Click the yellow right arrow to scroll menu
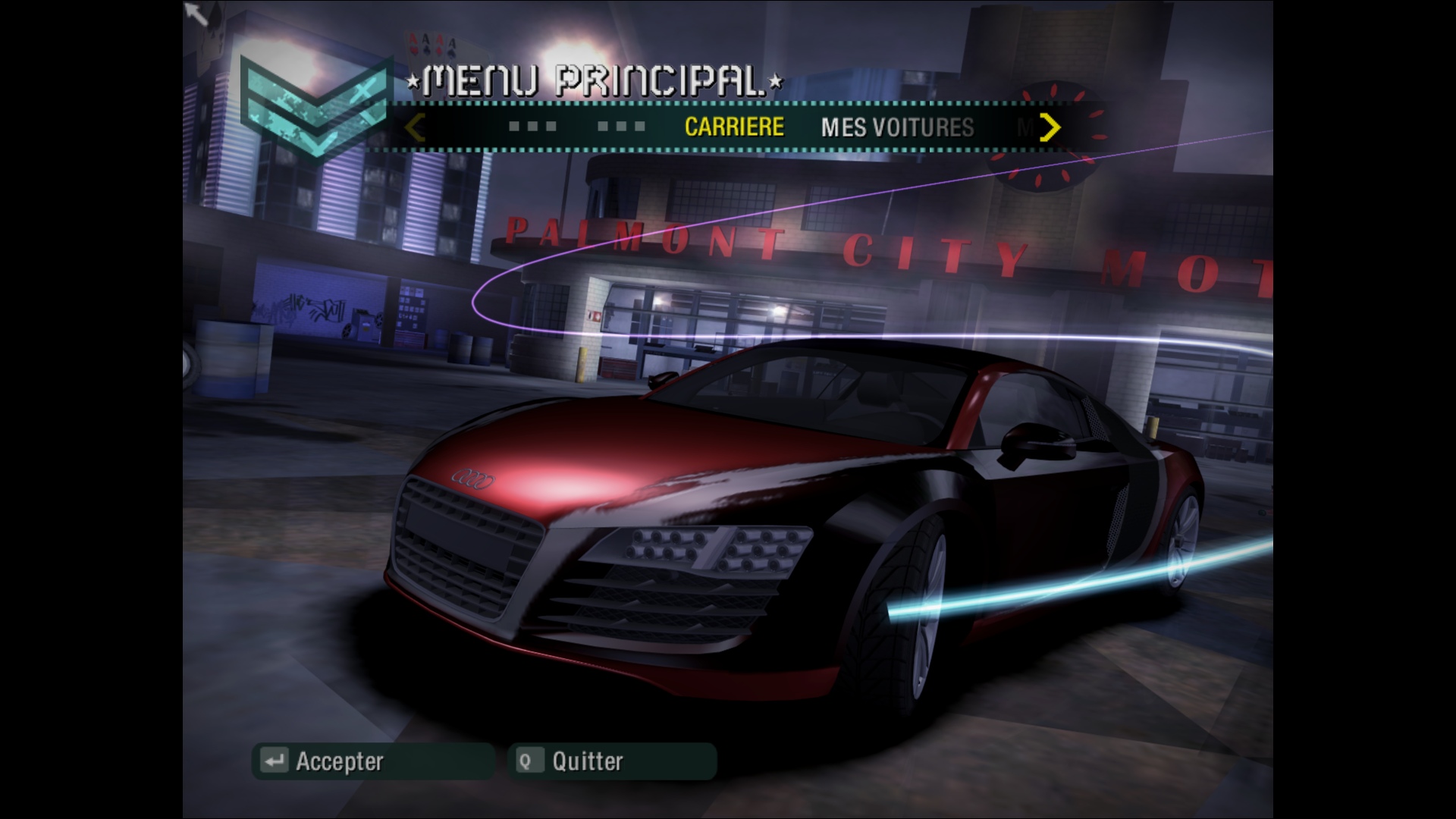Image resolution: width=1456 pixels, height=819 pixels. [1050, 127]
